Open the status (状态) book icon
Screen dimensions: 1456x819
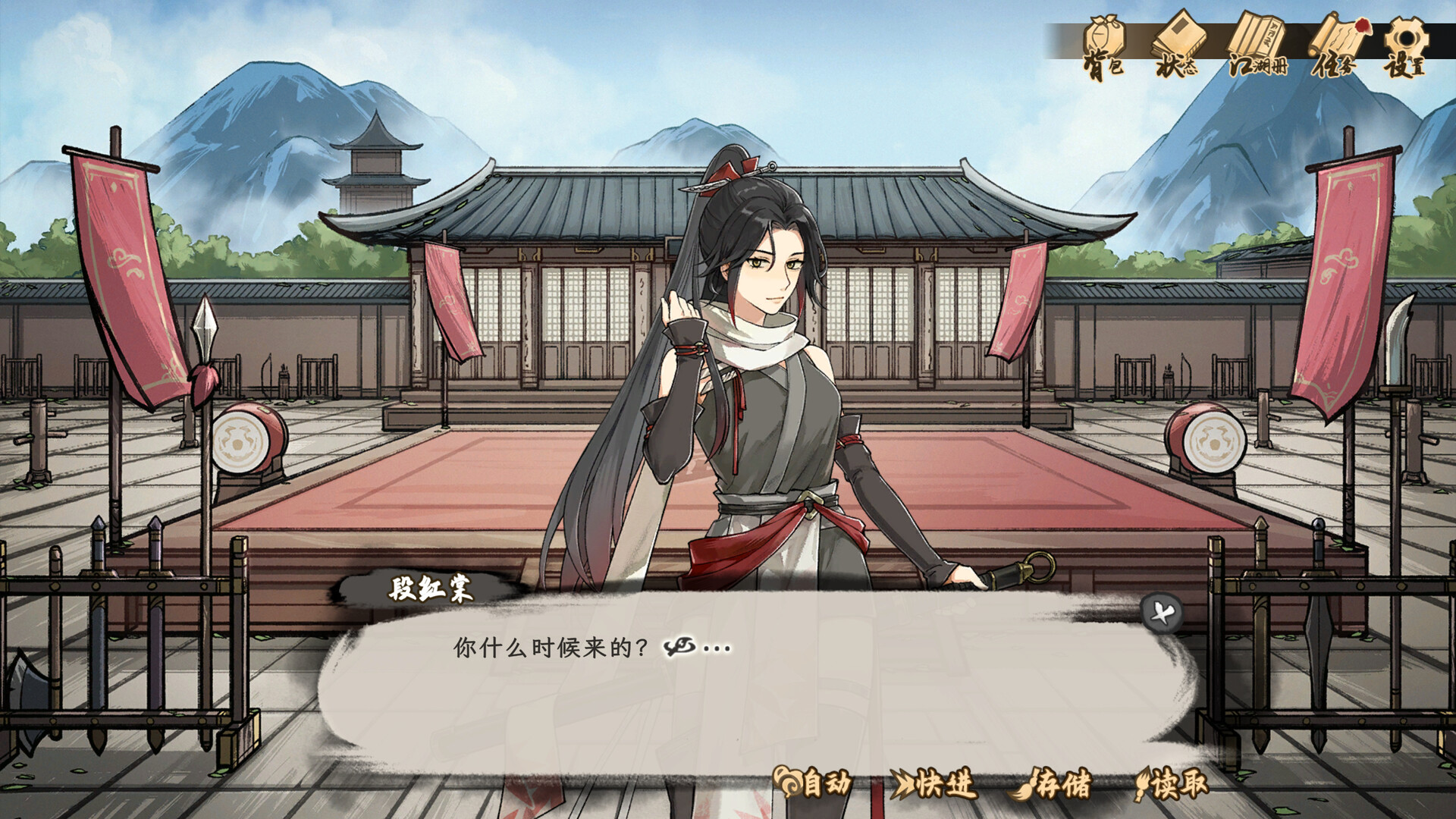pos(1181,35)
